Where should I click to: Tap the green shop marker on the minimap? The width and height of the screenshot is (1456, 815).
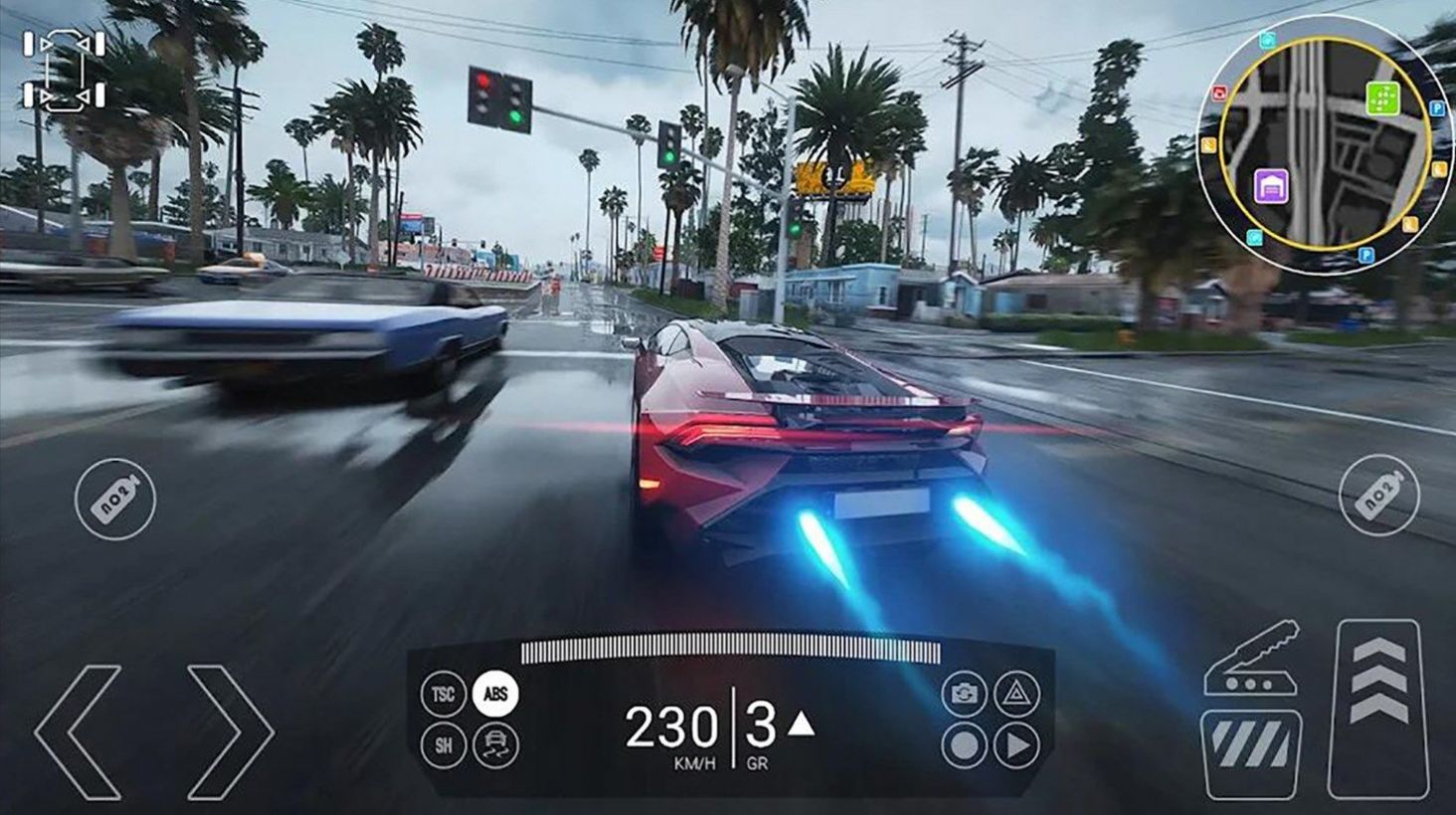(1382, 97)
